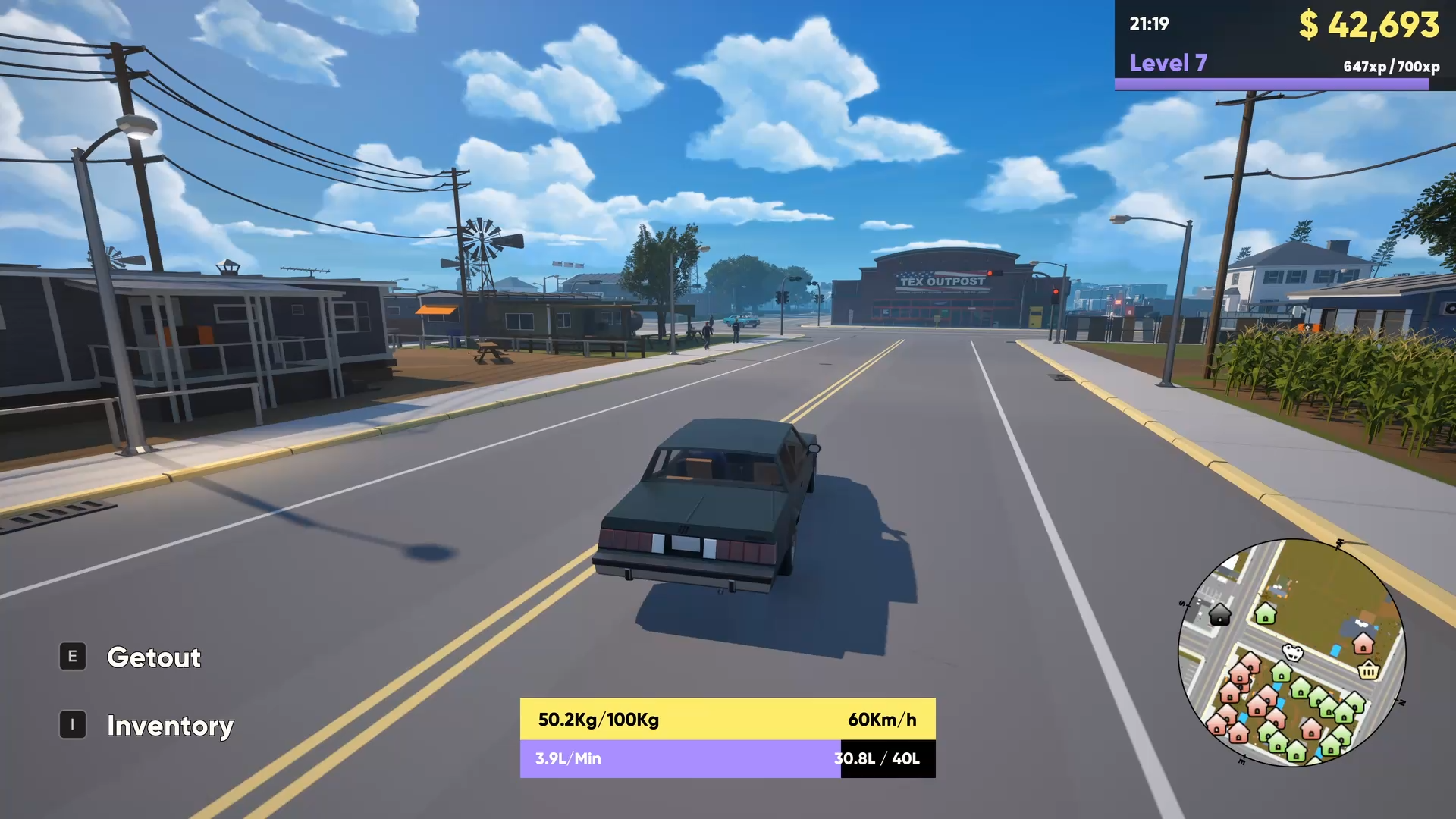This screenshot has width=1456, height=819.
Task: Click the Level 7 text label
Action: pyautogui.click(x=1168, y=63)
